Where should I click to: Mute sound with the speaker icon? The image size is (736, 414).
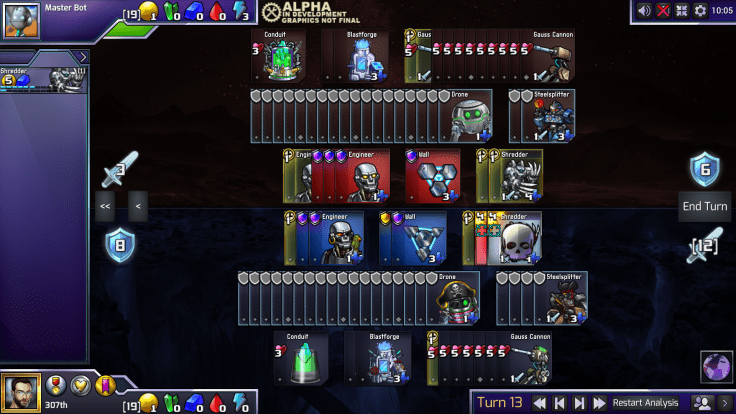pos(644,10)
